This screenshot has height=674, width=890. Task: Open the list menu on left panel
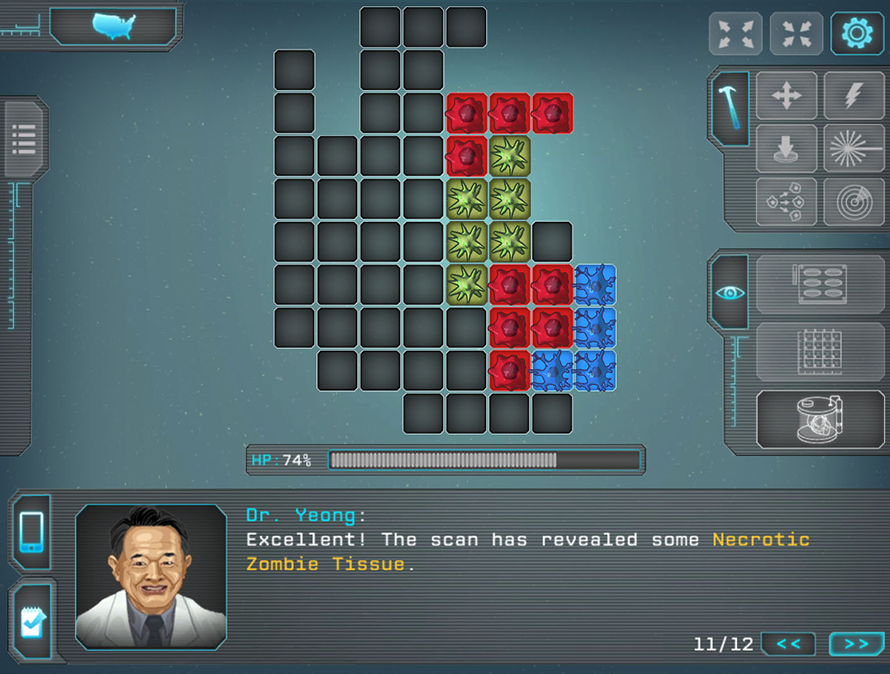pyautogui.click(x=24, y=138)
